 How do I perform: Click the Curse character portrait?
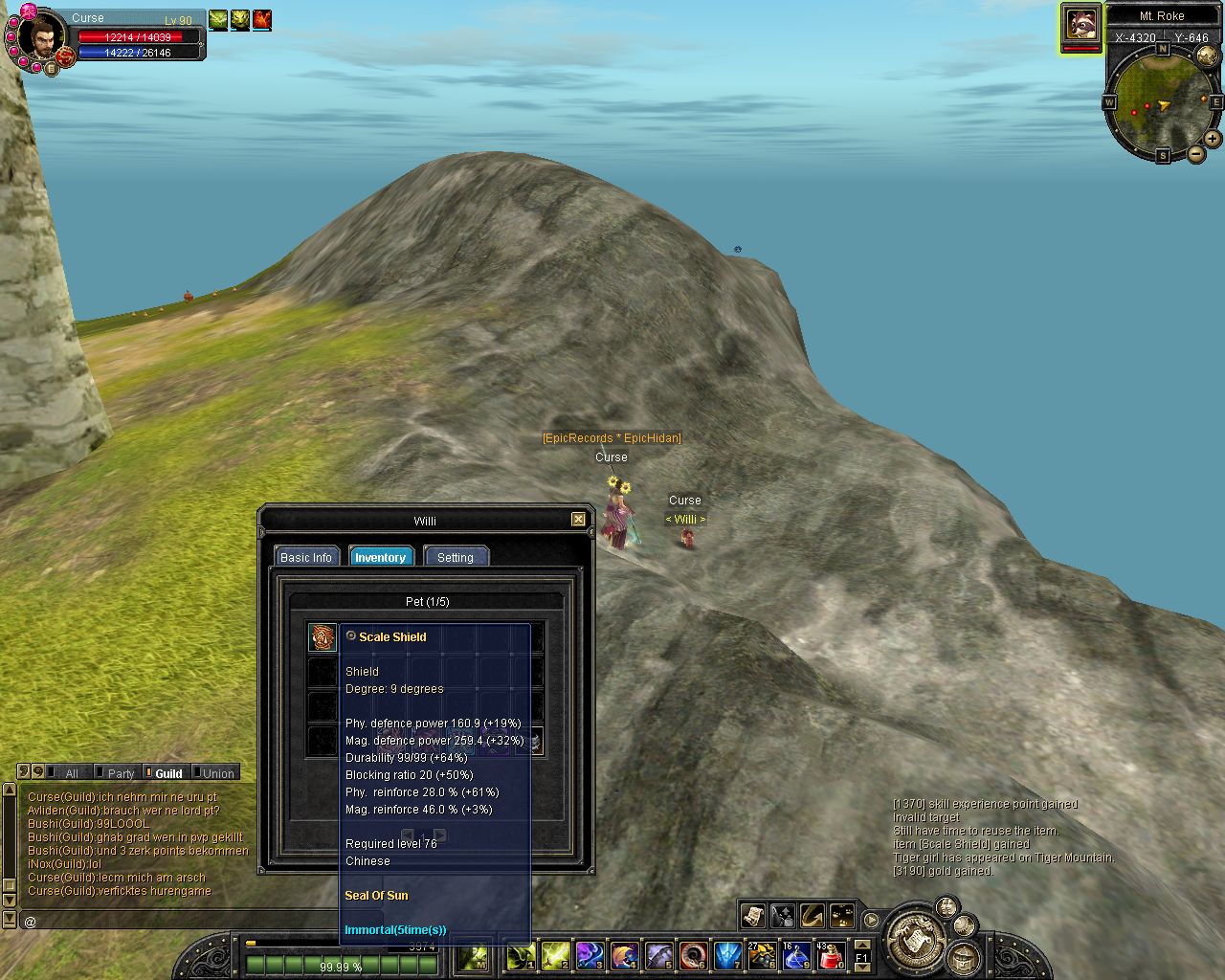click(40, 36)
